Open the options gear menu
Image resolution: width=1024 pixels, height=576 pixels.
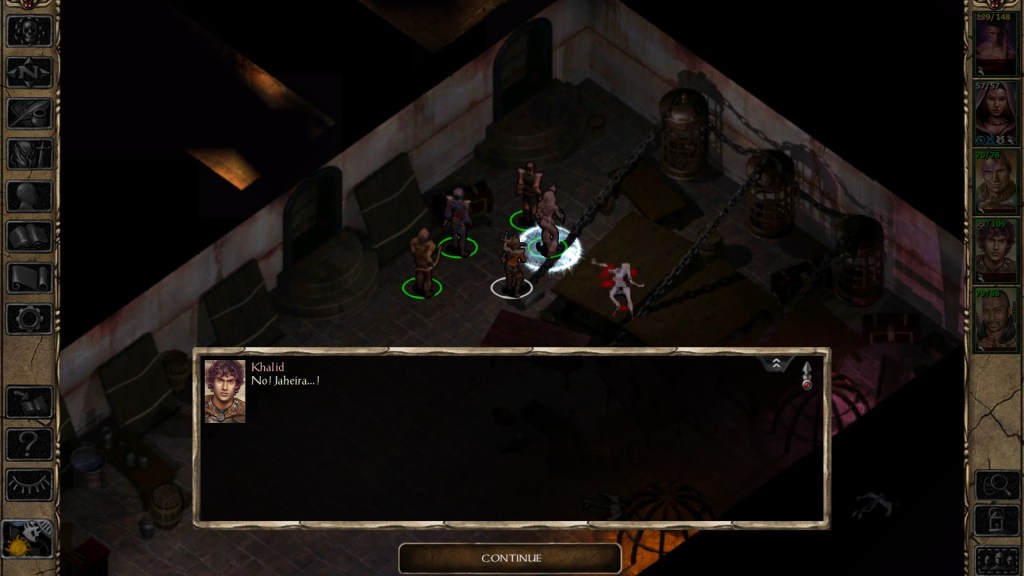(29, 318)
